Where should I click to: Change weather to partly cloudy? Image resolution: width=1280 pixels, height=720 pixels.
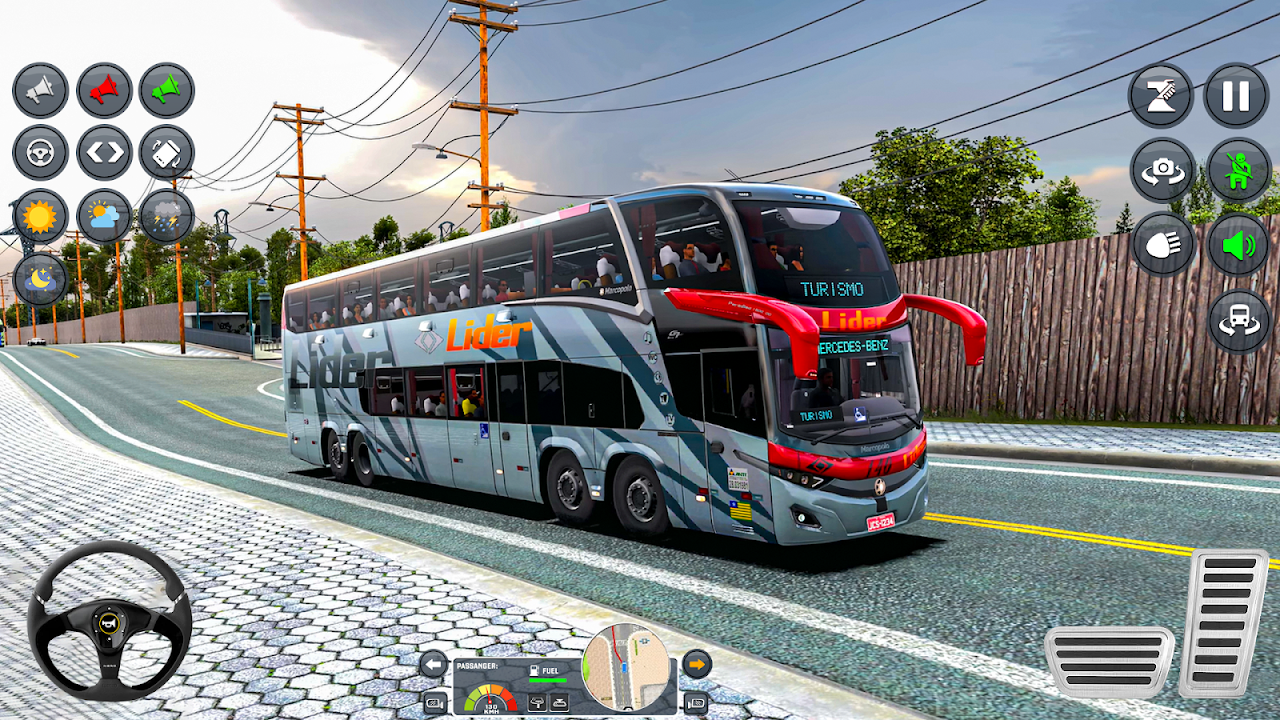point(104,216)
